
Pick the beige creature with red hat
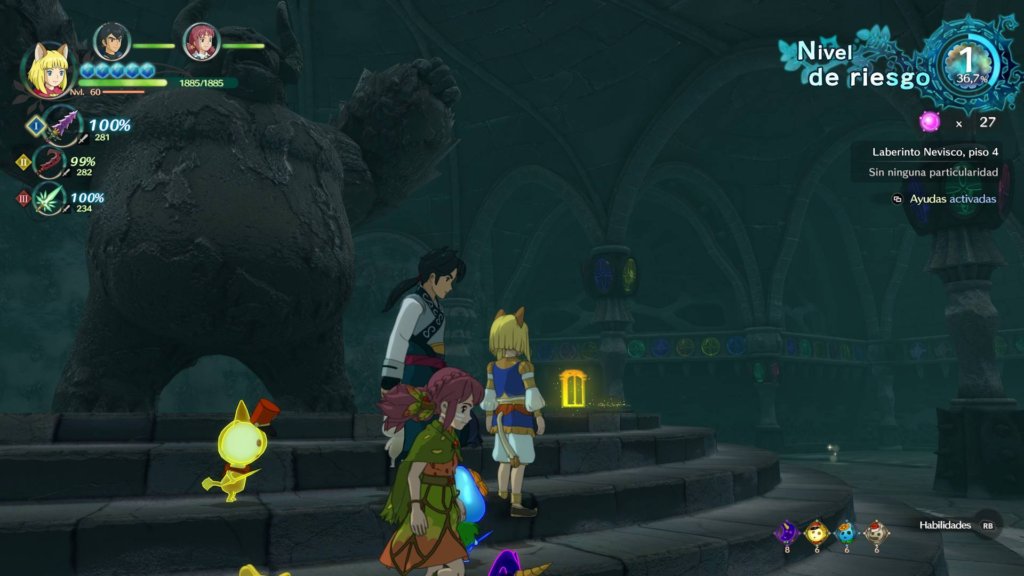875,531
